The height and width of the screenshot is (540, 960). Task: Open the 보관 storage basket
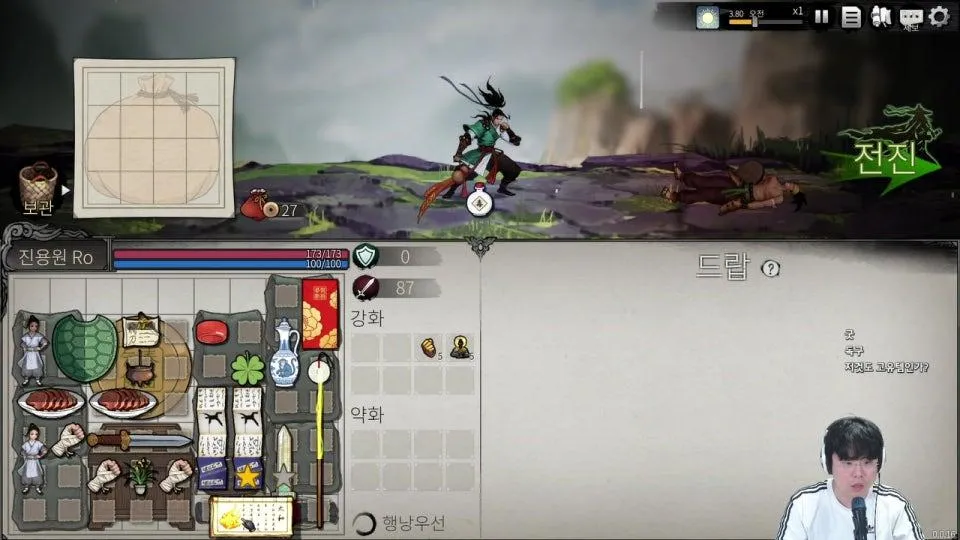point(38,188)
